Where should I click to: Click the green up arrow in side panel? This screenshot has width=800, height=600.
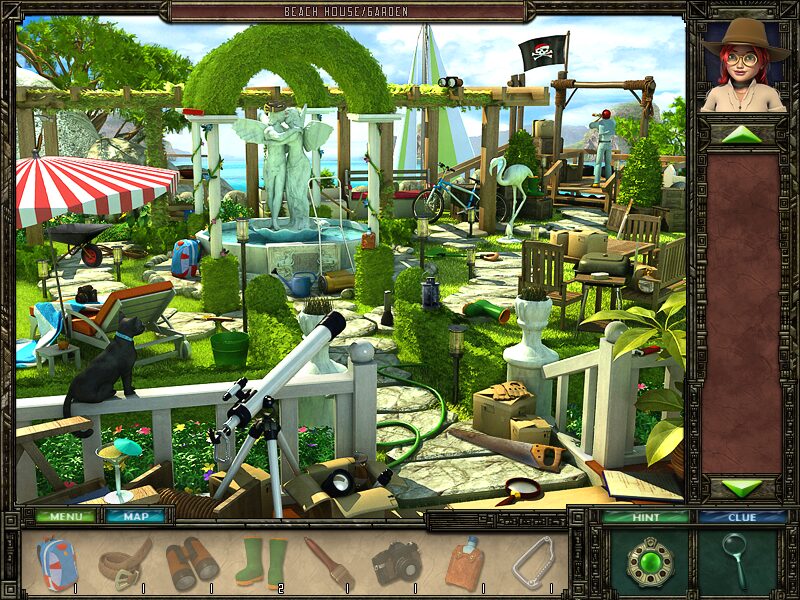pos(741,134)
